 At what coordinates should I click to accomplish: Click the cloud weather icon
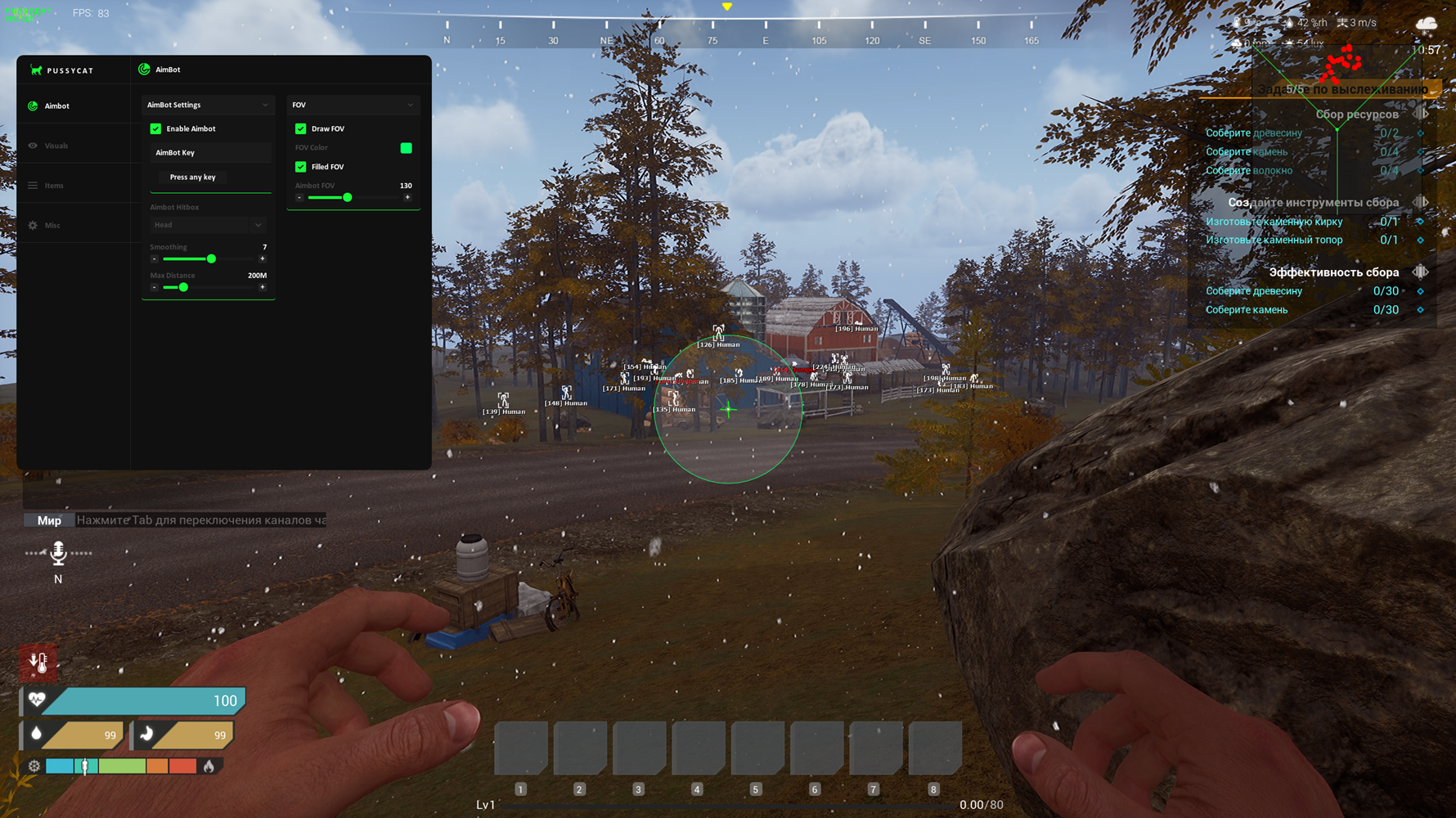[1427, 23]
